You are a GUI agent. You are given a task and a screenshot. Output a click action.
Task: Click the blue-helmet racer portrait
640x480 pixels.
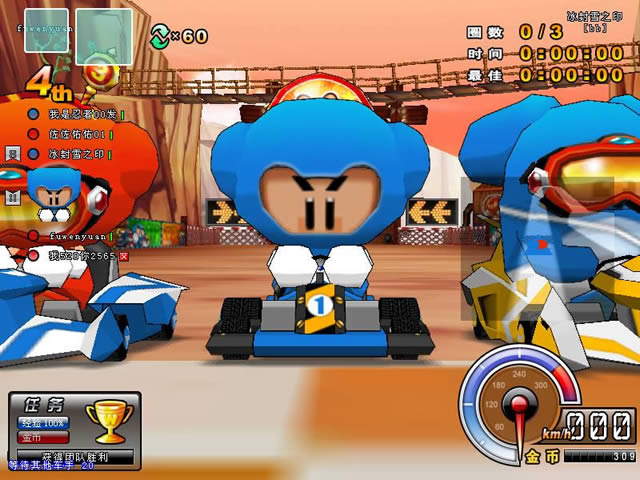pyautogui.click(x=48, y=192)
